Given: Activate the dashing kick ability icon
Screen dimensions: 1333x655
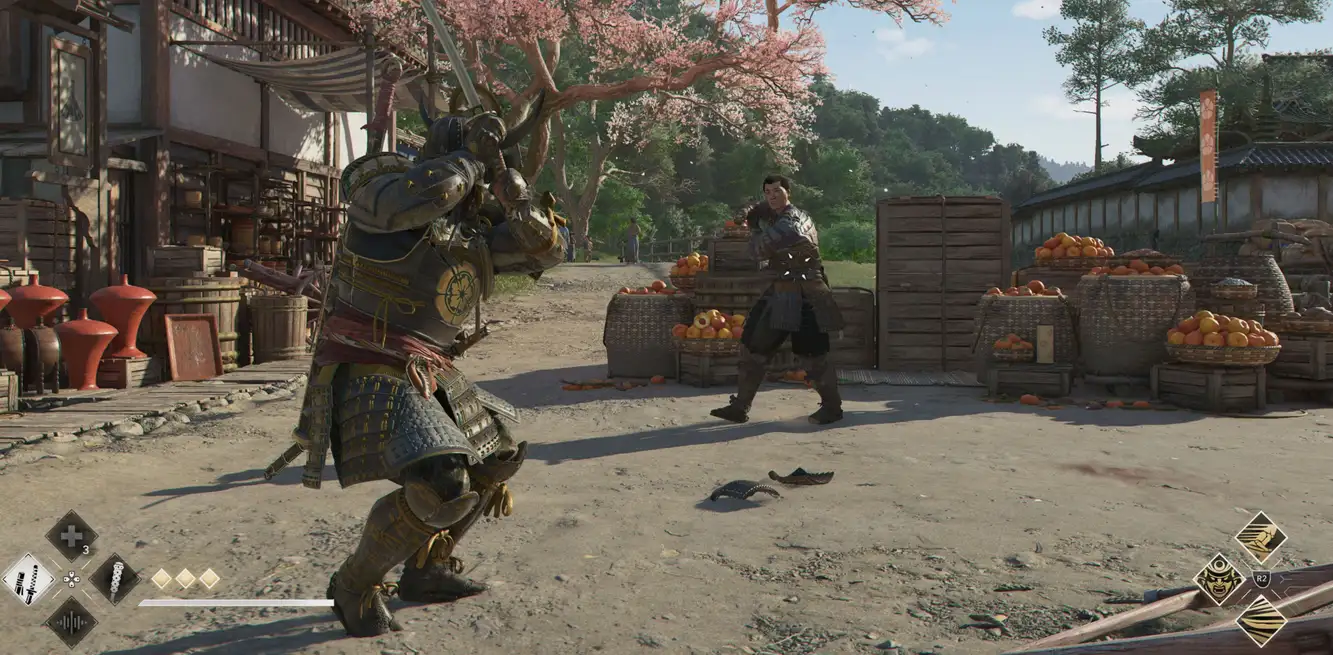Looking at the screenshot, I should [x=1260, y=537].
